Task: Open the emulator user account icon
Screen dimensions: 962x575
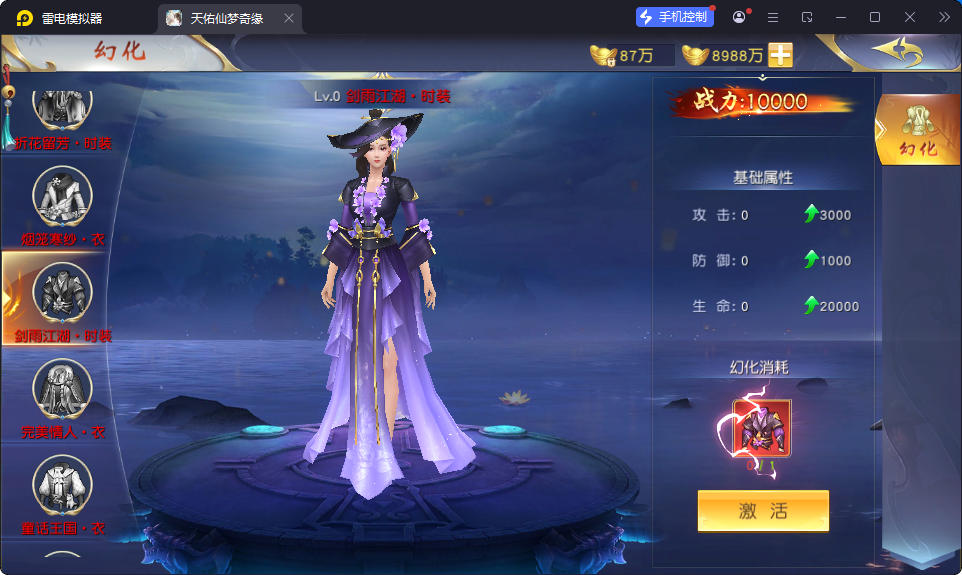Action: (x=739, y=17)
